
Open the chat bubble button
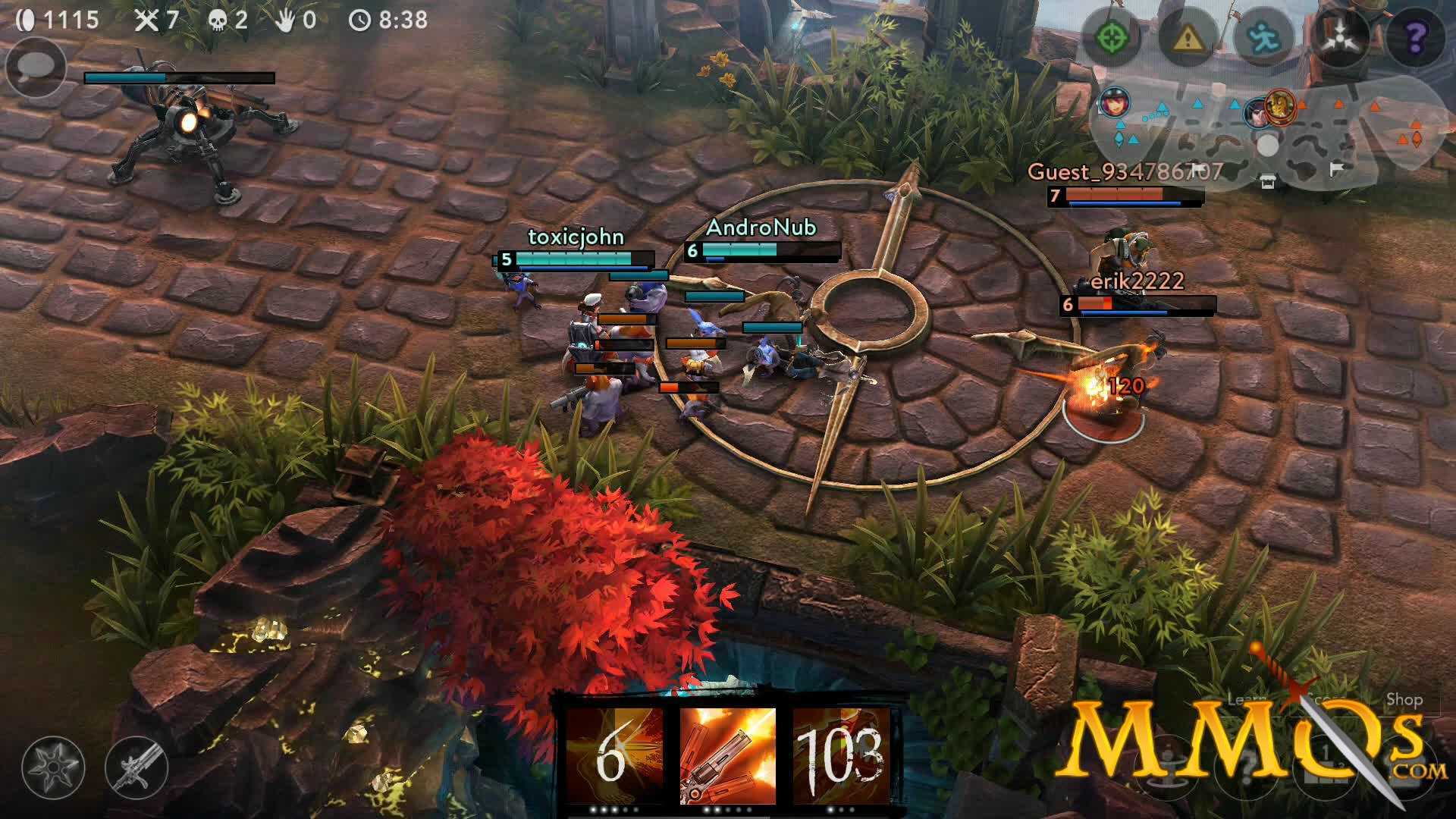pyautogui.click(x=36, y=70)
